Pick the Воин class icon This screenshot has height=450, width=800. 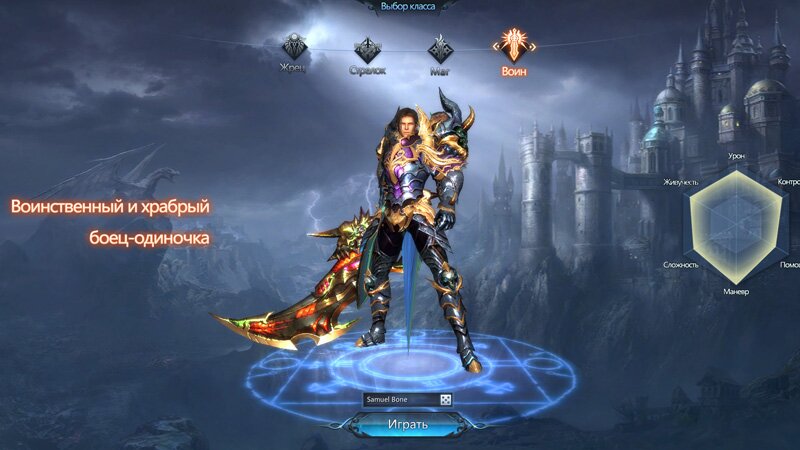point(515,45)
